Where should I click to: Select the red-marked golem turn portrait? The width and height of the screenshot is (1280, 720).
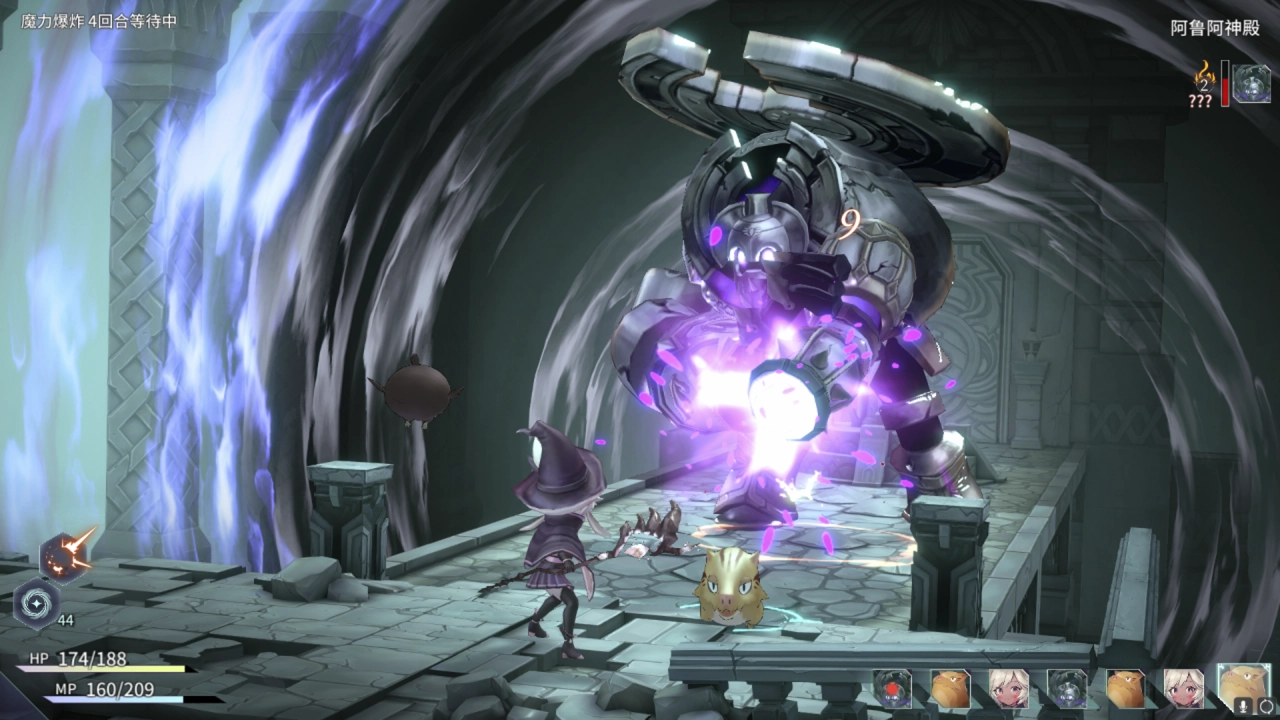coord(892,689)
